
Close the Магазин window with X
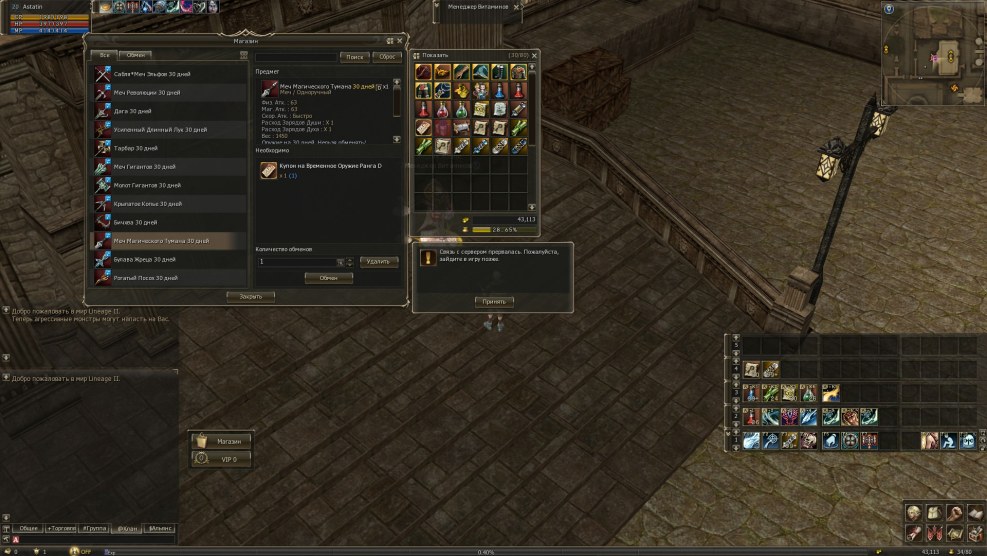tap(399, 41)
